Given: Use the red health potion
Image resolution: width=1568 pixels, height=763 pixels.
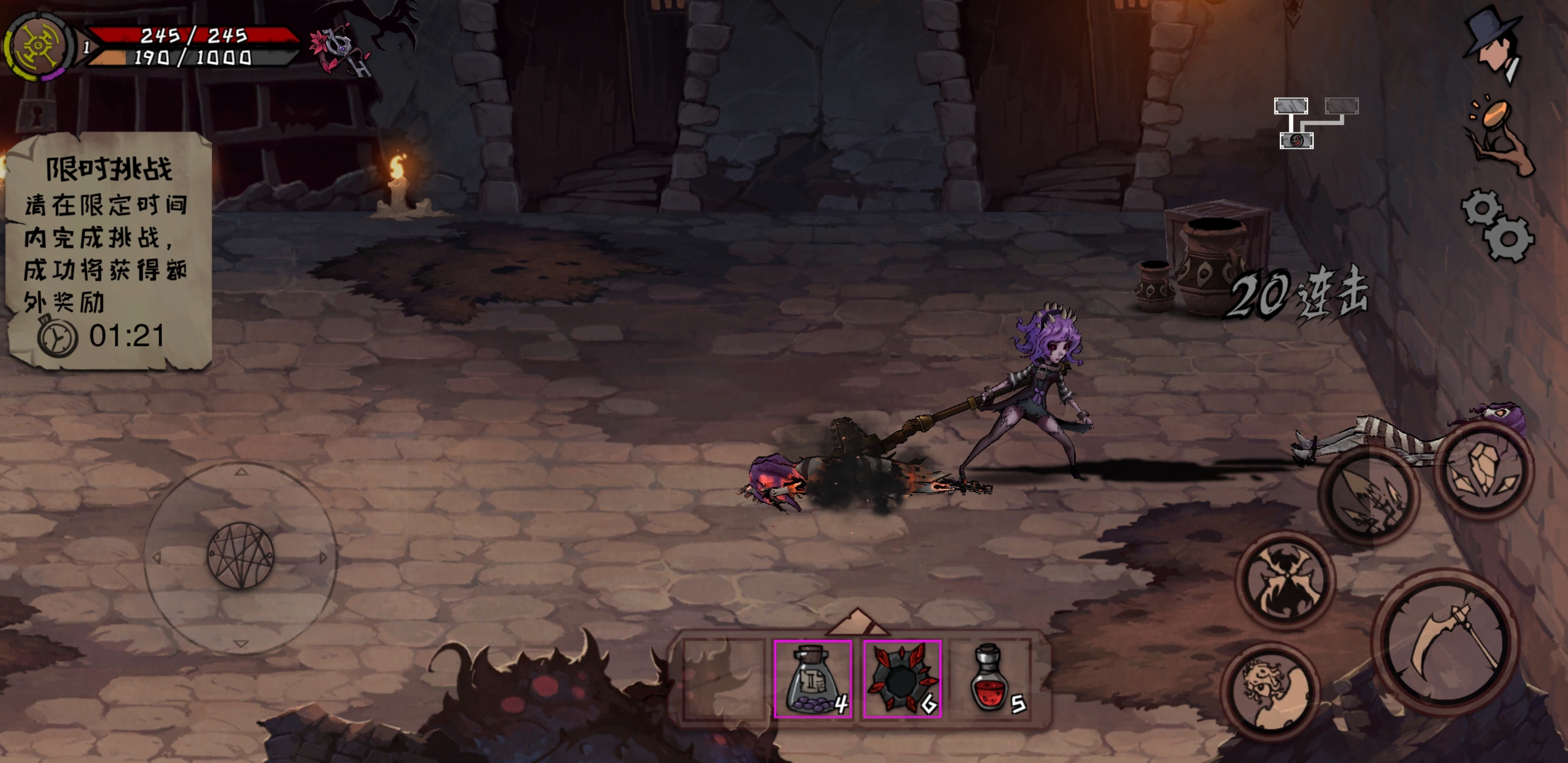Looking at the screenshot, I should [x=991, y=678].
